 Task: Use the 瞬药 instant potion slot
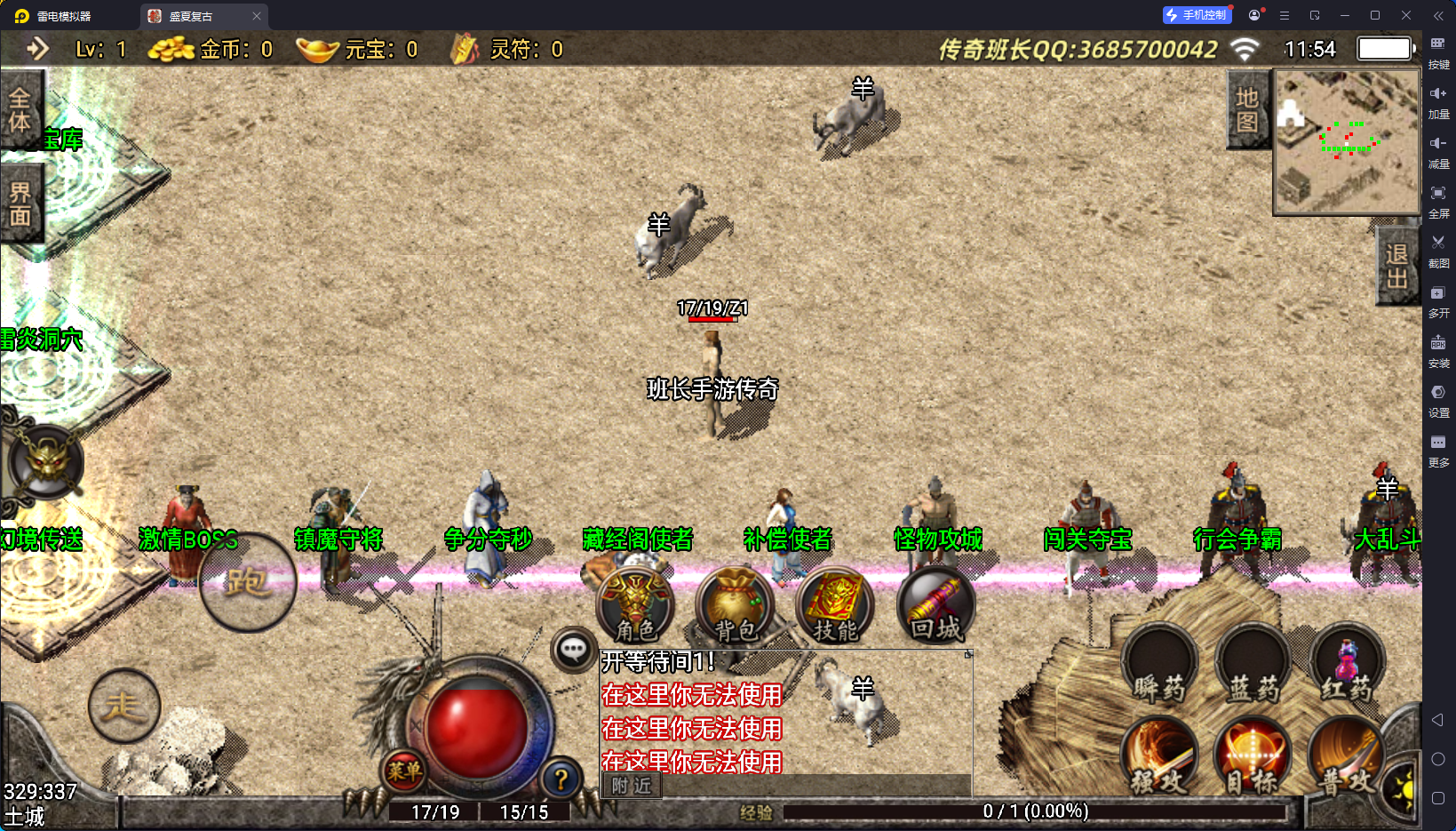pyautogui.click(x=1159, y=665)
